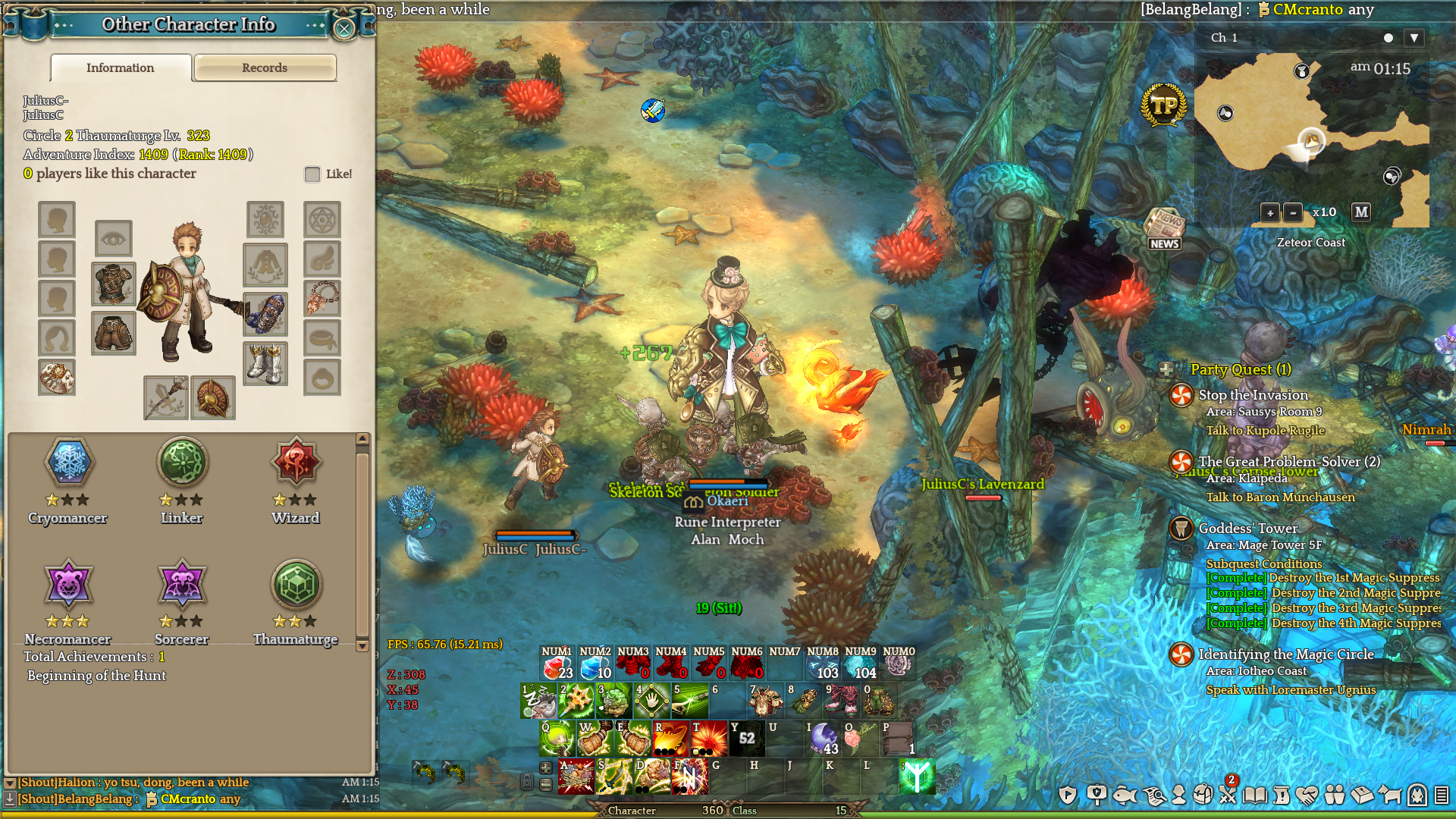The width and height of the screenshot is (1456, 819).
Task: Select the Goddess' Tower quest entry
Action: pyautogui.click(x=1247, y=529)
